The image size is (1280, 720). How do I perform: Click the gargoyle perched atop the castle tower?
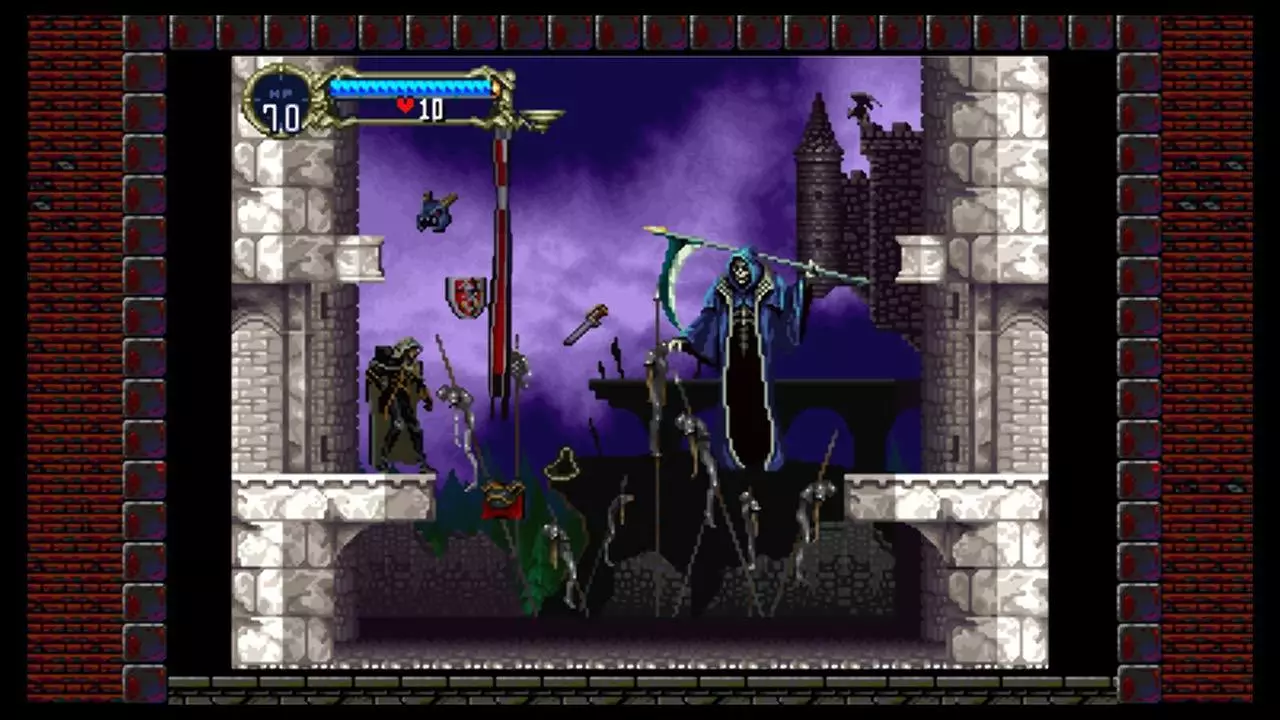coord(862,104)
